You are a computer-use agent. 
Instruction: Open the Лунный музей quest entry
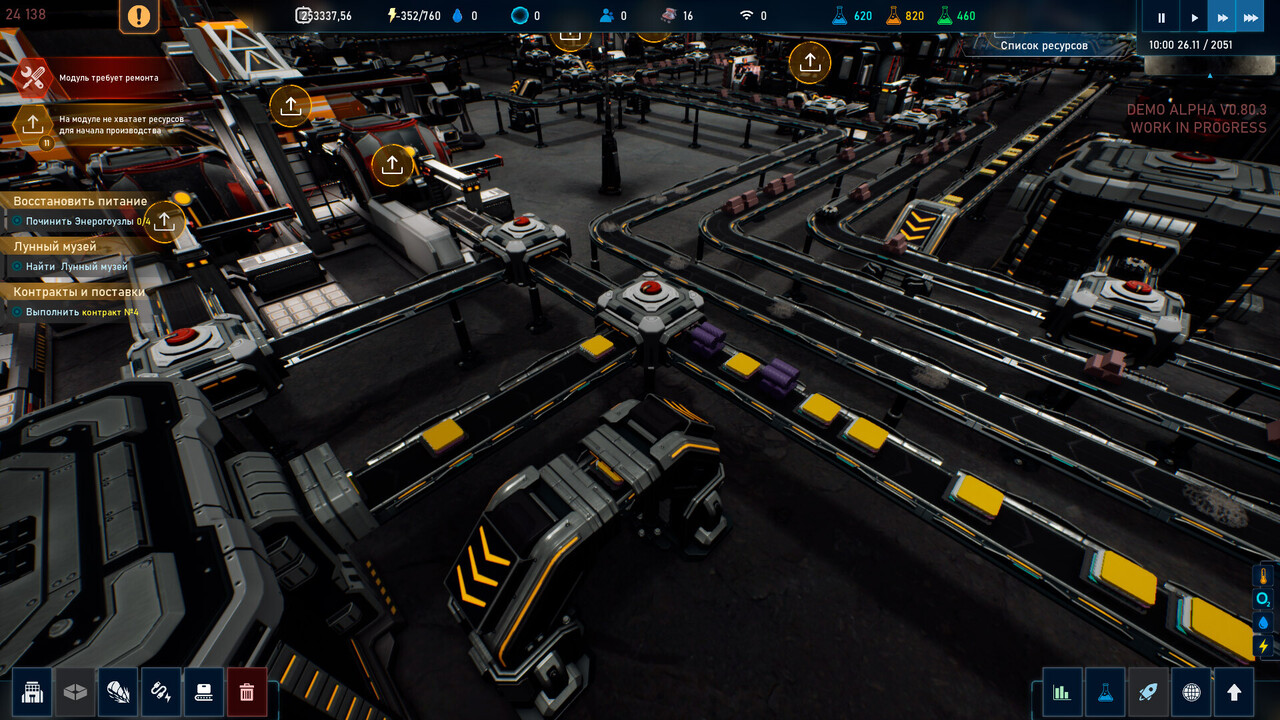(55, 246)
